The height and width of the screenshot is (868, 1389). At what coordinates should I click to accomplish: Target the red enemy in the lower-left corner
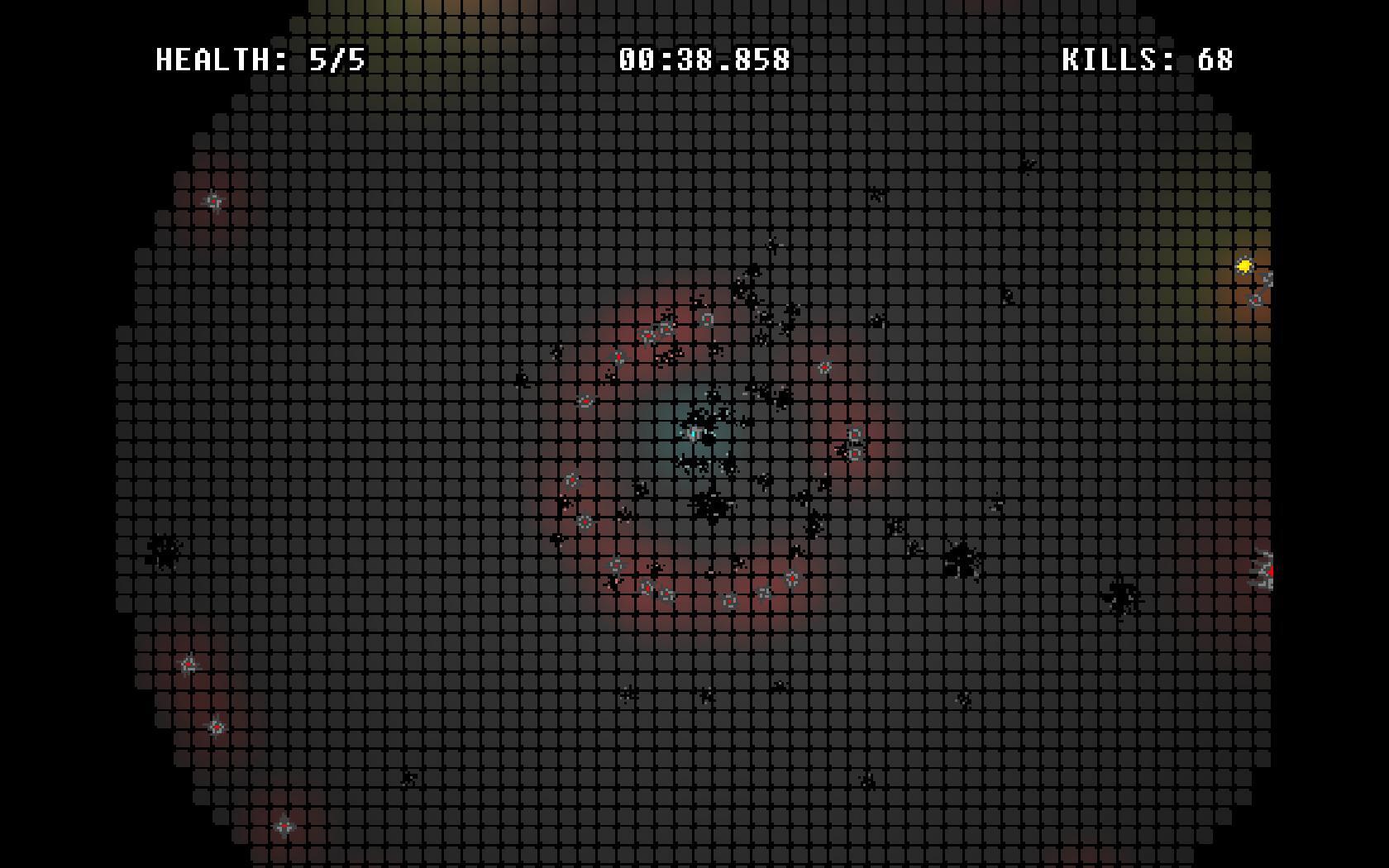[x=284, y=823]
